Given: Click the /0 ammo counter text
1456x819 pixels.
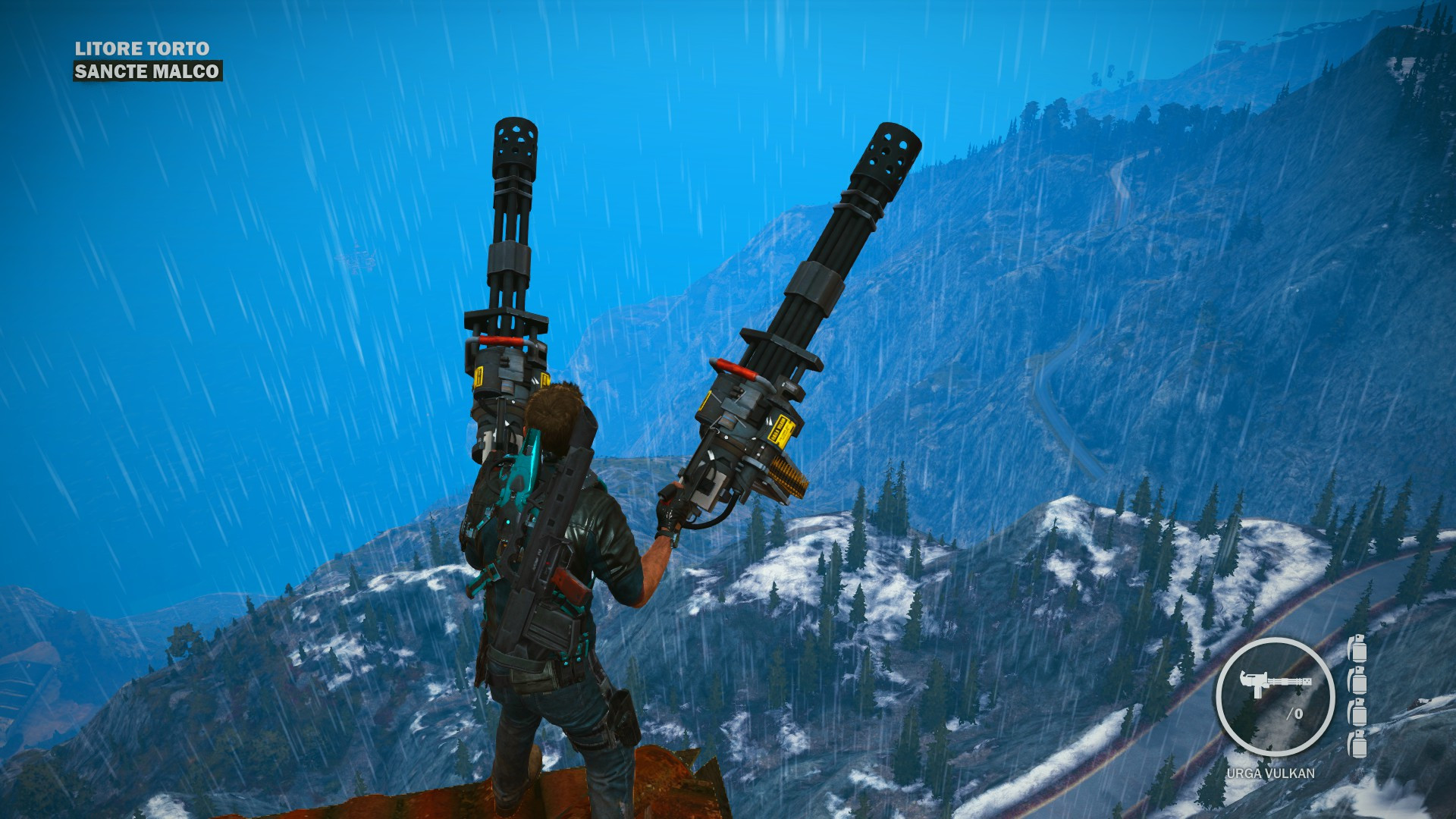Looking at the screenshot, I should click(1295, 714).
